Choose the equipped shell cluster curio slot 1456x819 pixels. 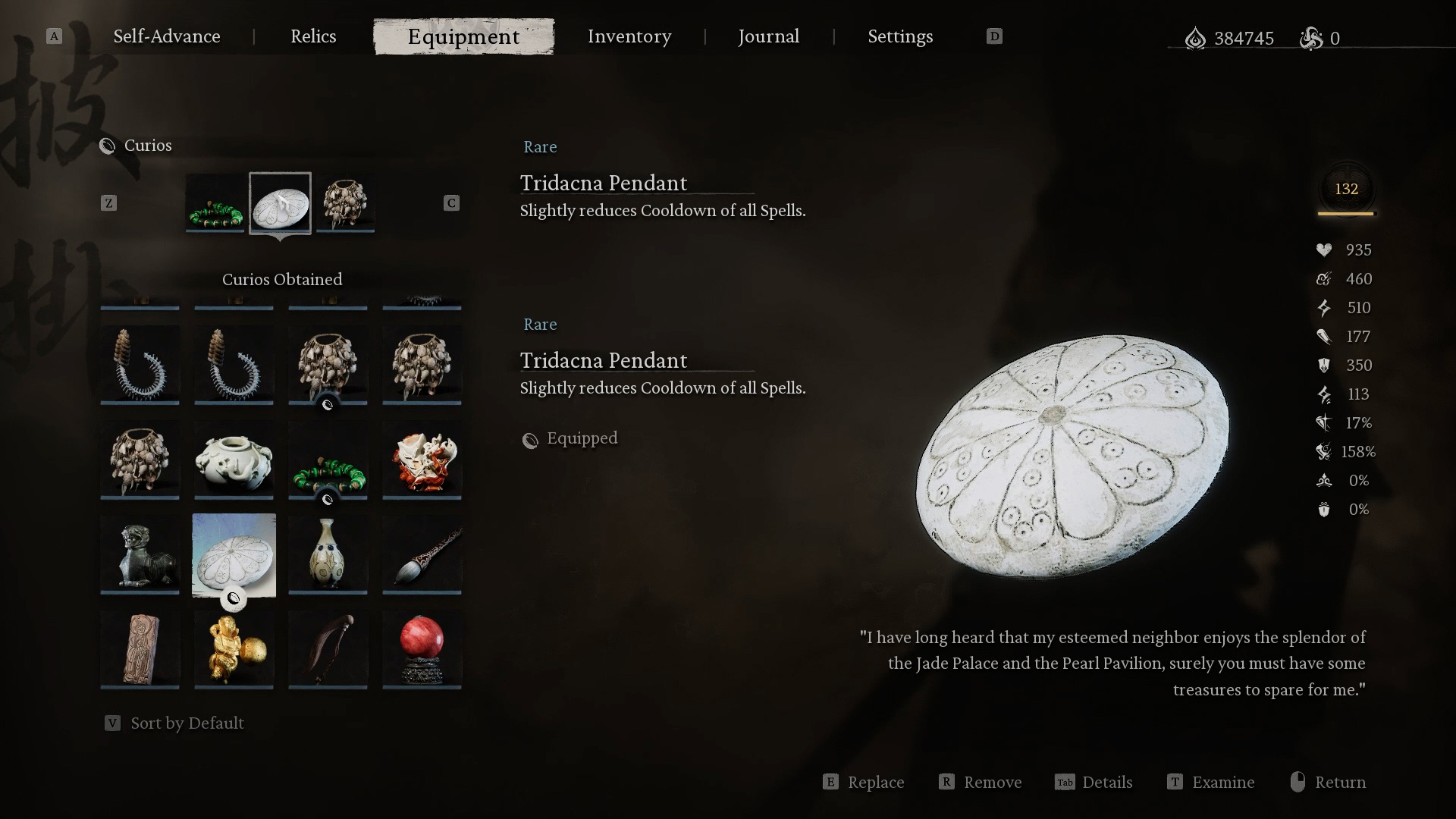coord(345,203)
